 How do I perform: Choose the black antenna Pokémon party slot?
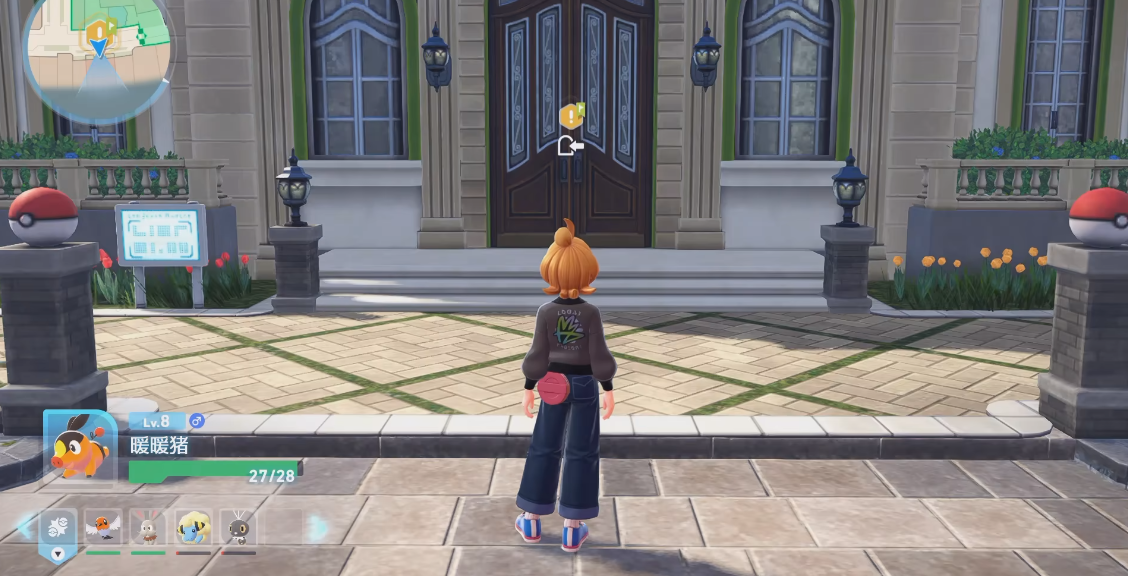point(238,526)
